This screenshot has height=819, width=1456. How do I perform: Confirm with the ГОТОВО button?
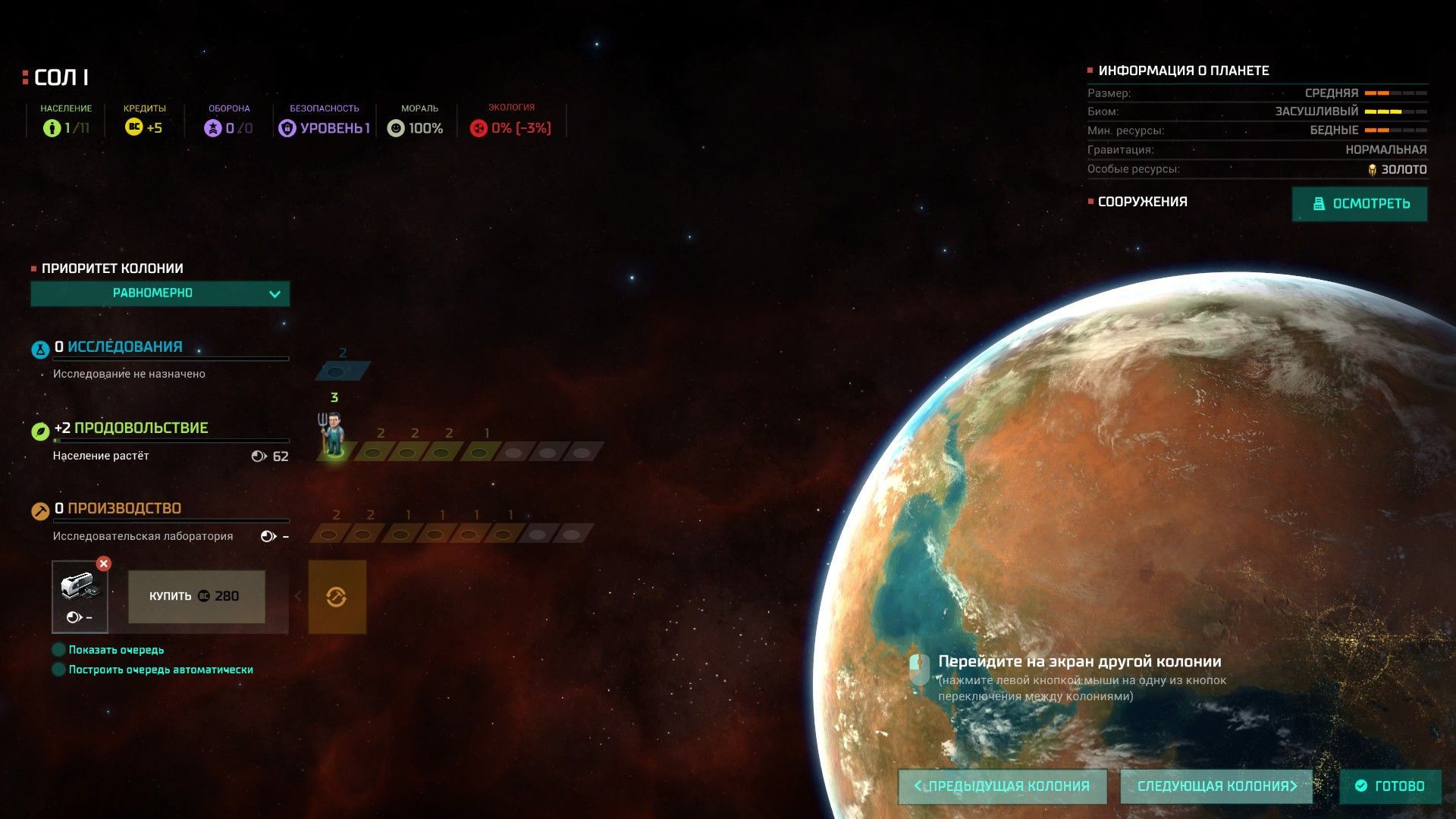(x=1390, y=786)
